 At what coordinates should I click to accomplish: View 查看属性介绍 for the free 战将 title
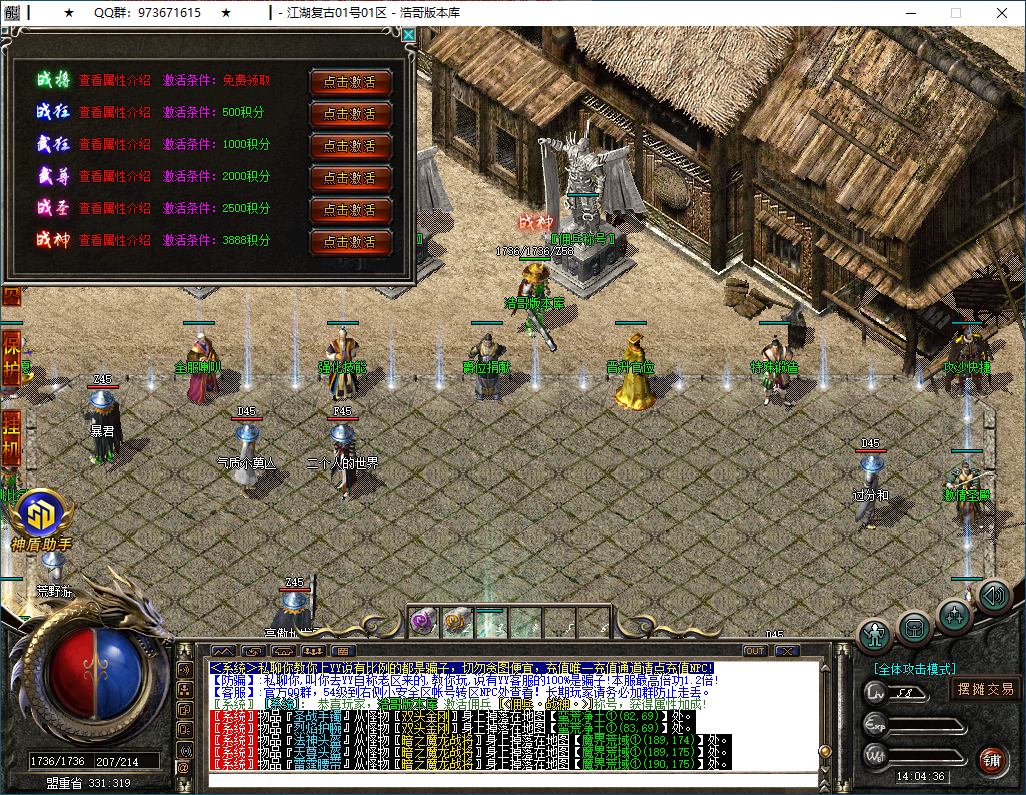tap(114, 81)
